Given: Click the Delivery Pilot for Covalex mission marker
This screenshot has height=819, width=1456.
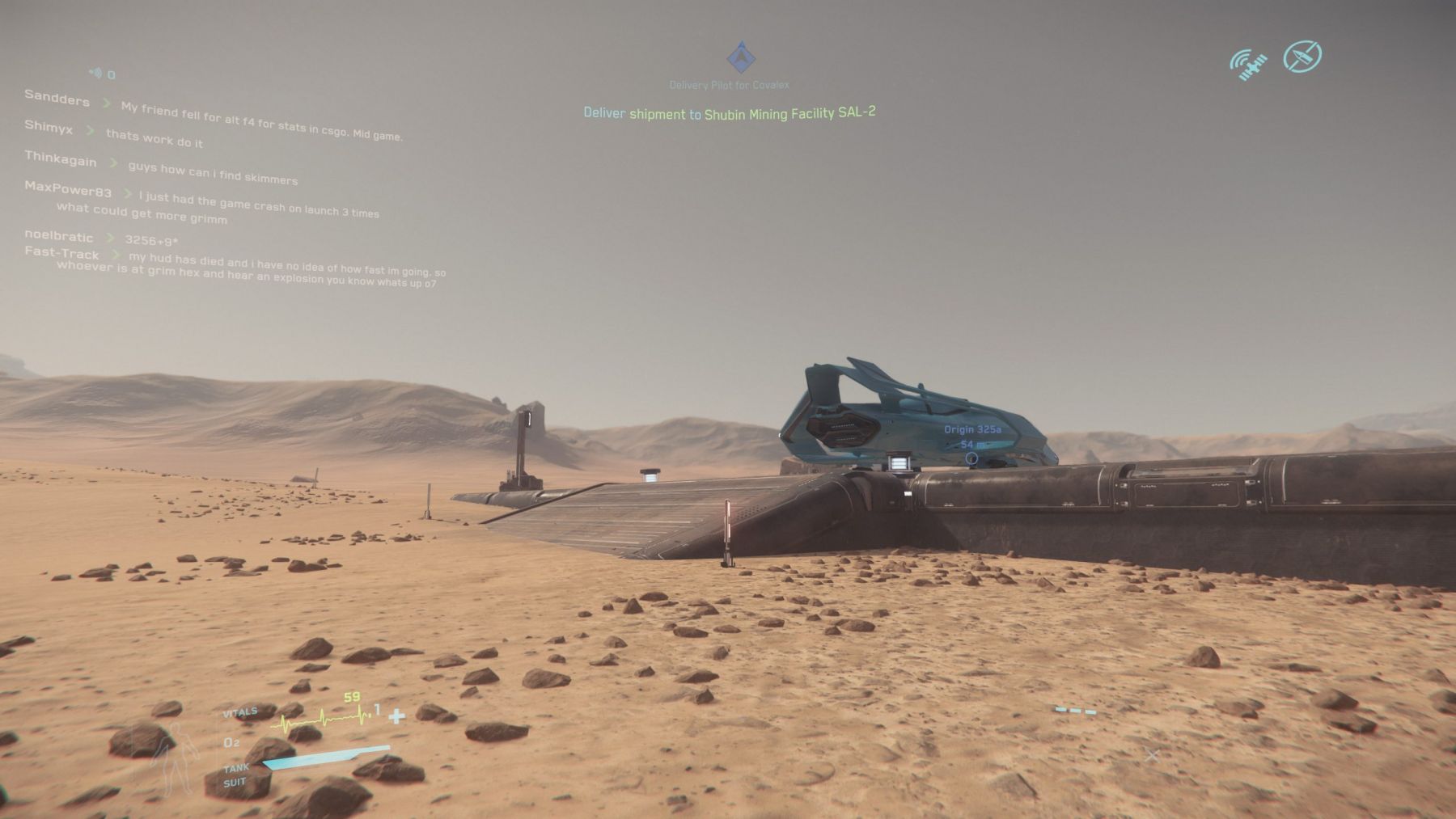Looking at the screenshot, I should [x=741, y=58].
